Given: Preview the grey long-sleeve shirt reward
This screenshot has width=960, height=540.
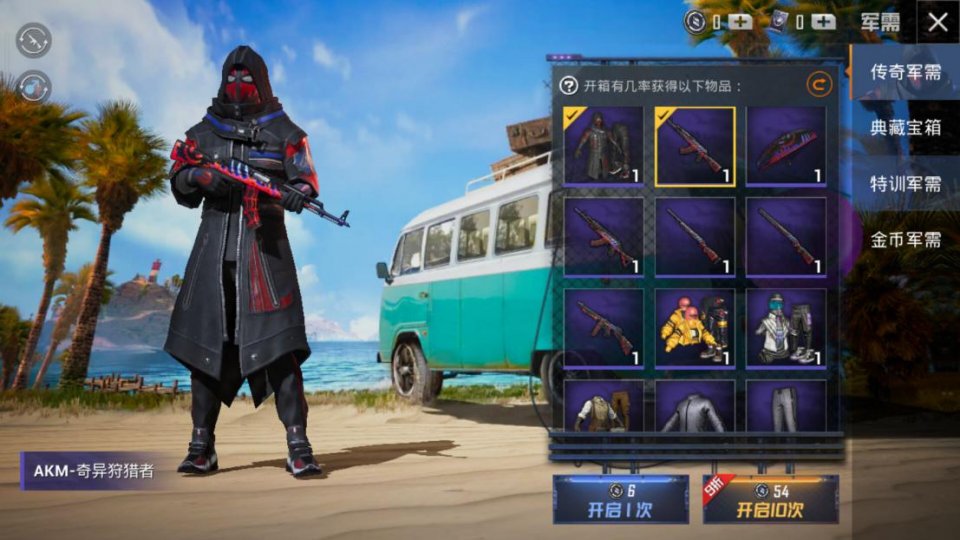Looking at the screenshot, I should click(x=695, y=408).
